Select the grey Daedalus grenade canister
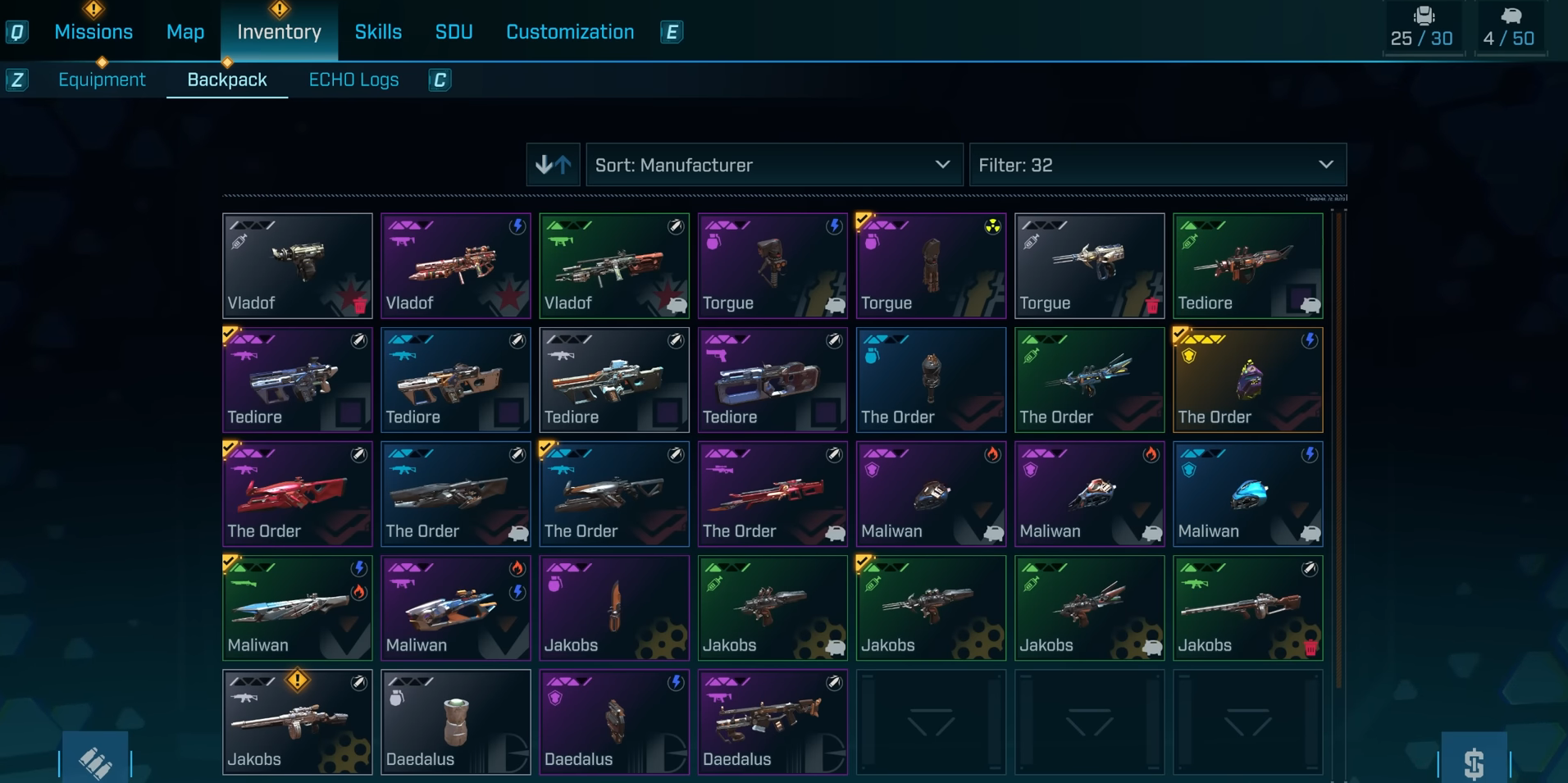Screen dimensions: 1568x783 455,722
